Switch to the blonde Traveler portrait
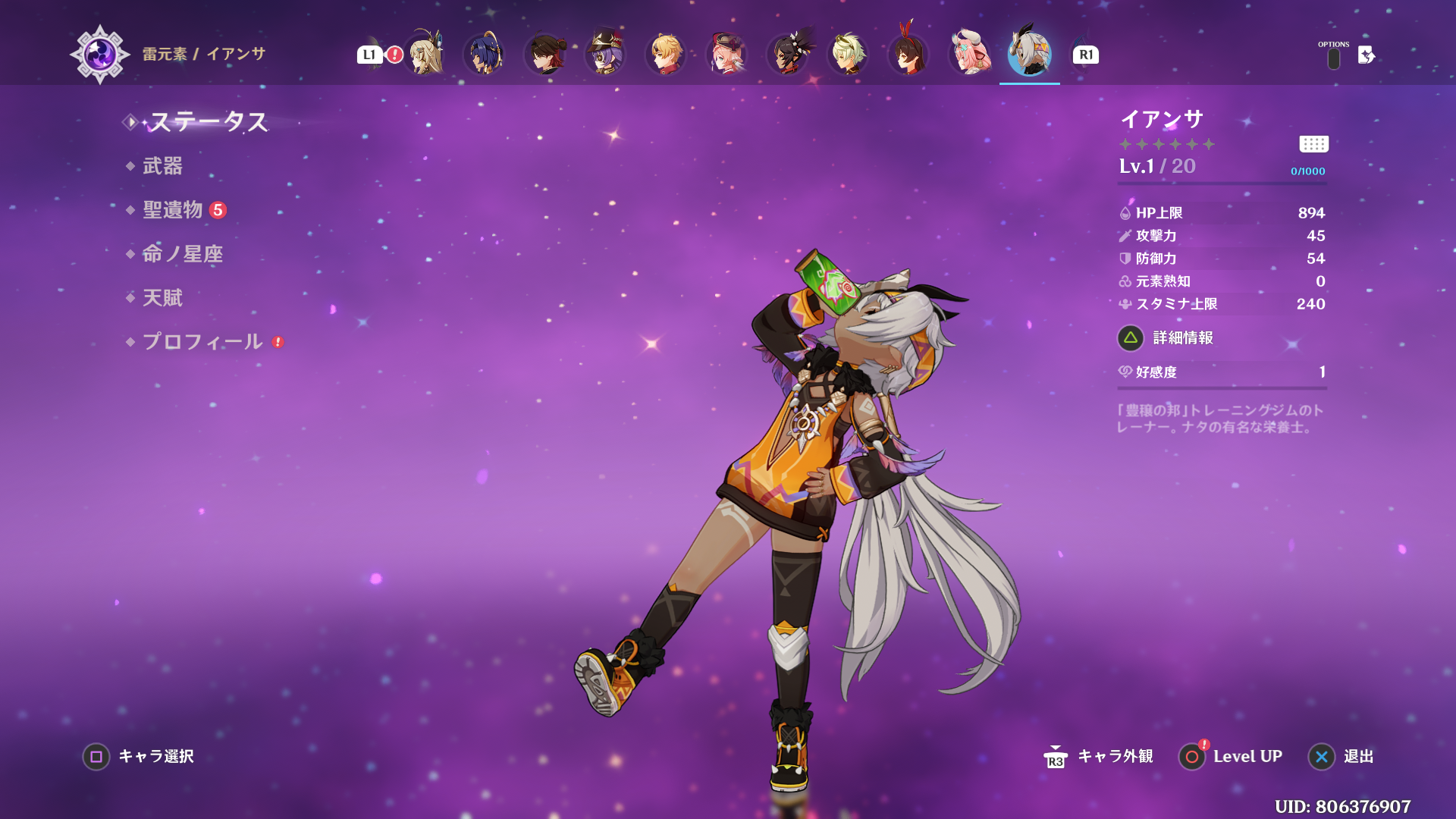 pyautogui.click(x=425, y=55)
